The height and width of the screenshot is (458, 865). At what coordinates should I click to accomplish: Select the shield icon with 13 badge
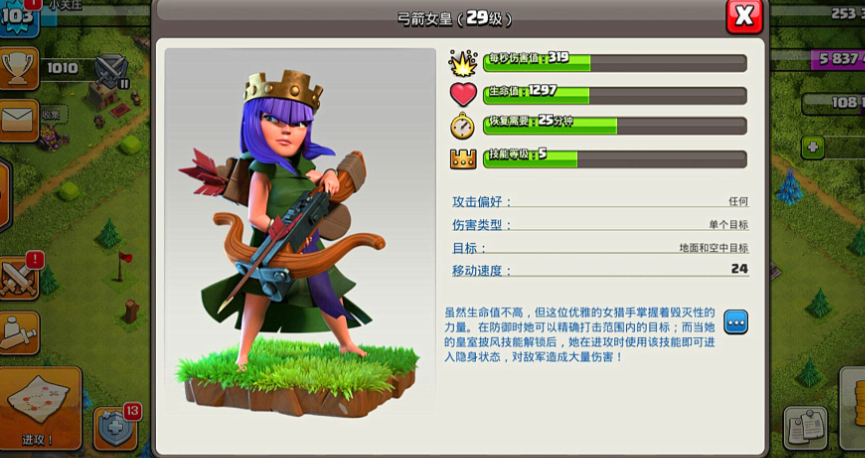[114, 429]
